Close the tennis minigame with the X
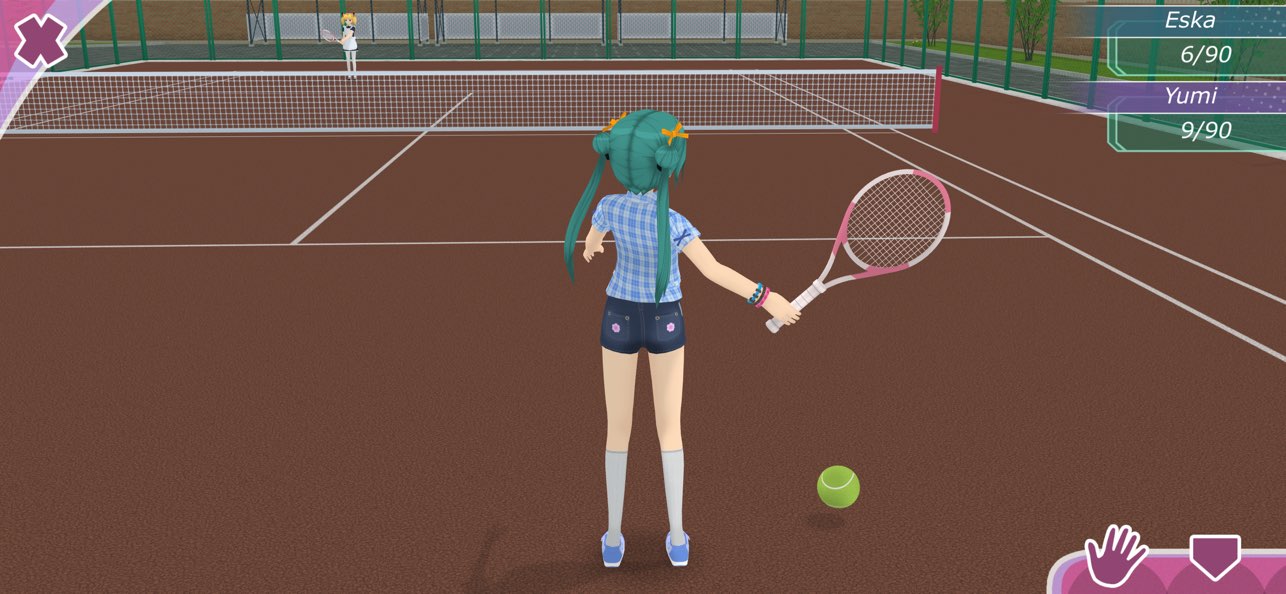The height and width of the screenshot is (594, 1286). 39,40
